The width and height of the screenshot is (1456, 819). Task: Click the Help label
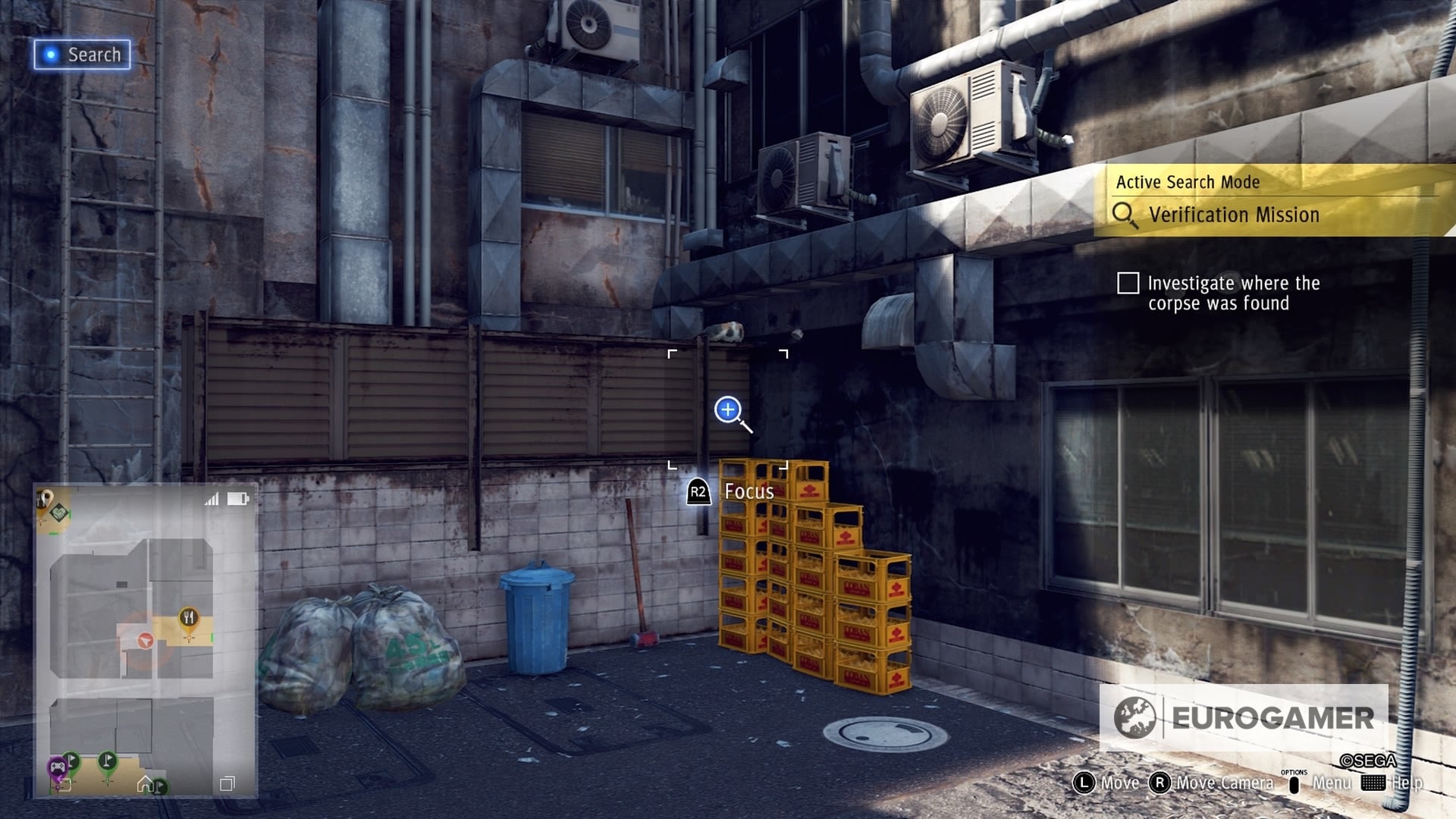1409,783
